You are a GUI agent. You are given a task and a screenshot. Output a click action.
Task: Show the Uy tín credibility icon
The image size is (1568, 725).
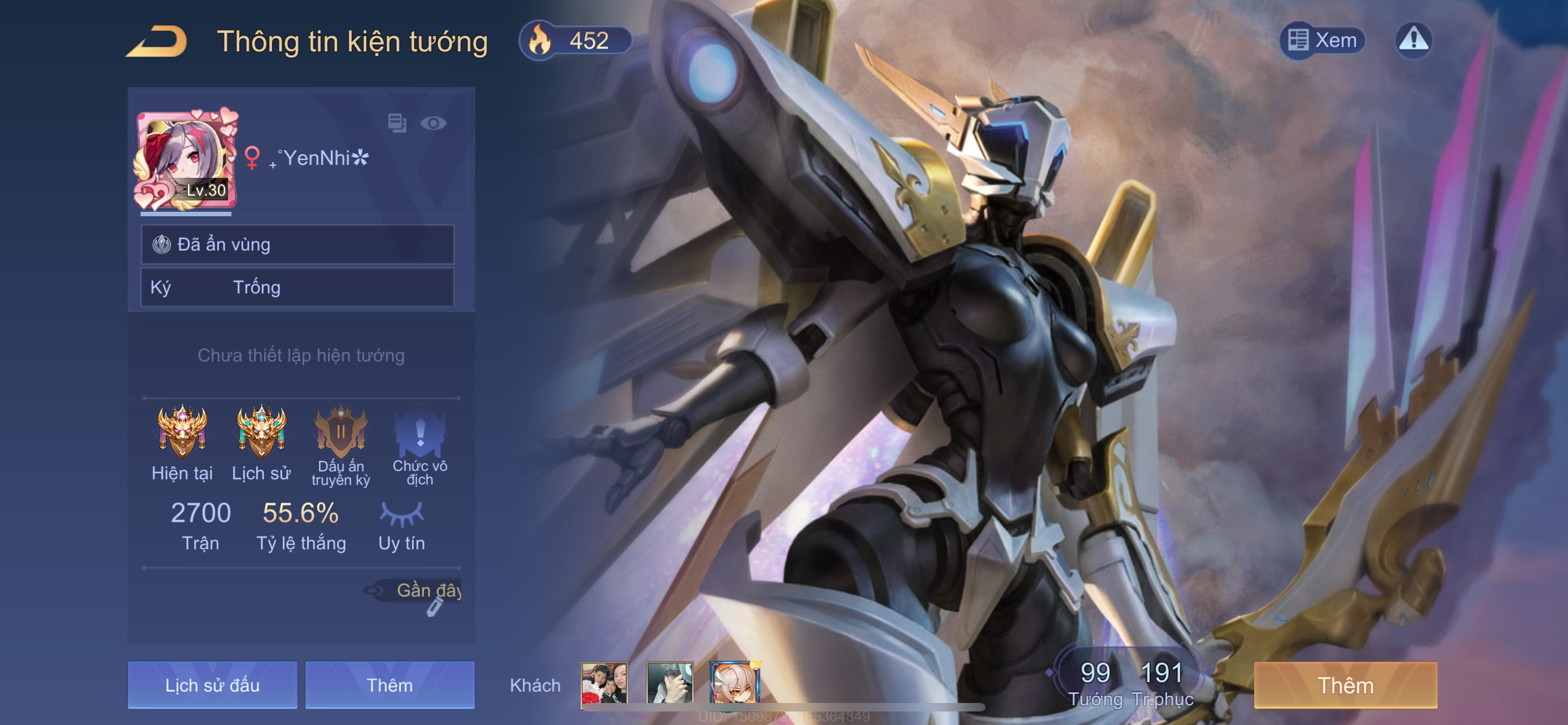pyautogui.click(x=401, y=514)
